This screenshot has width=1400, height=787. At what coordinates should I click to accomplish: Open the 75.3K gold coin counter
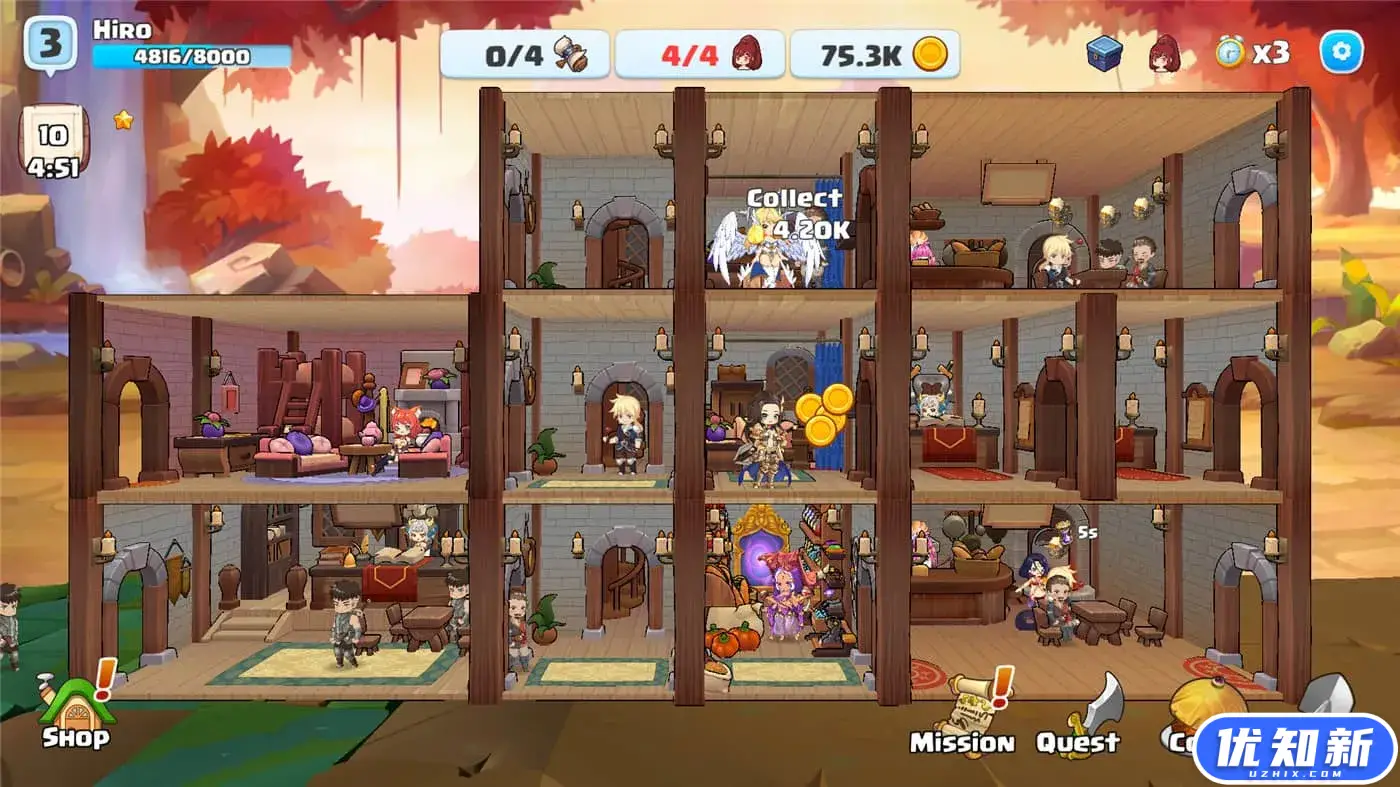pyautogui.click(x=874, y=54)
